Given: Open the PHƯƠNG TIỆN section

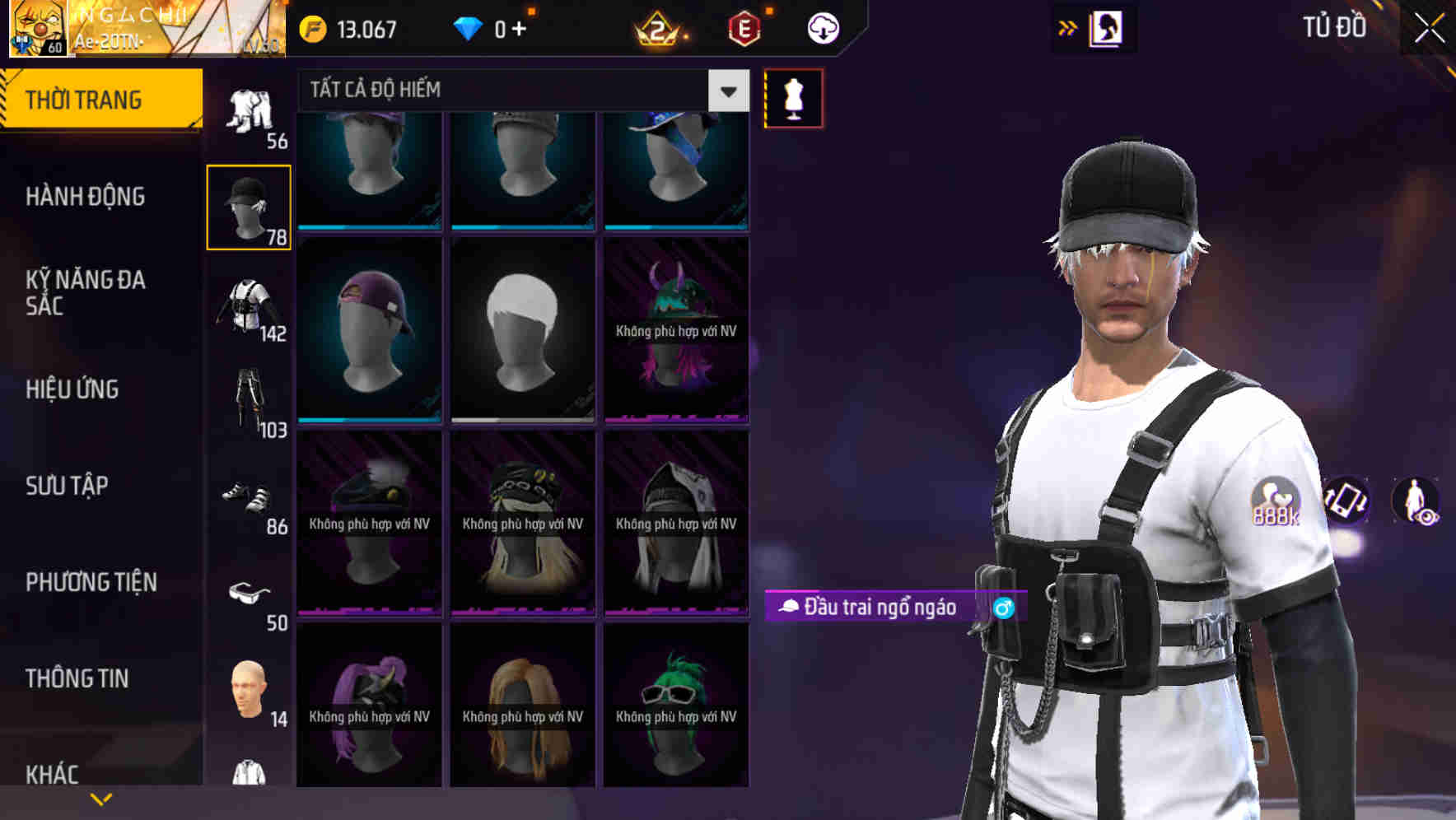Looking at the screenshot, I should pos(91,581).
